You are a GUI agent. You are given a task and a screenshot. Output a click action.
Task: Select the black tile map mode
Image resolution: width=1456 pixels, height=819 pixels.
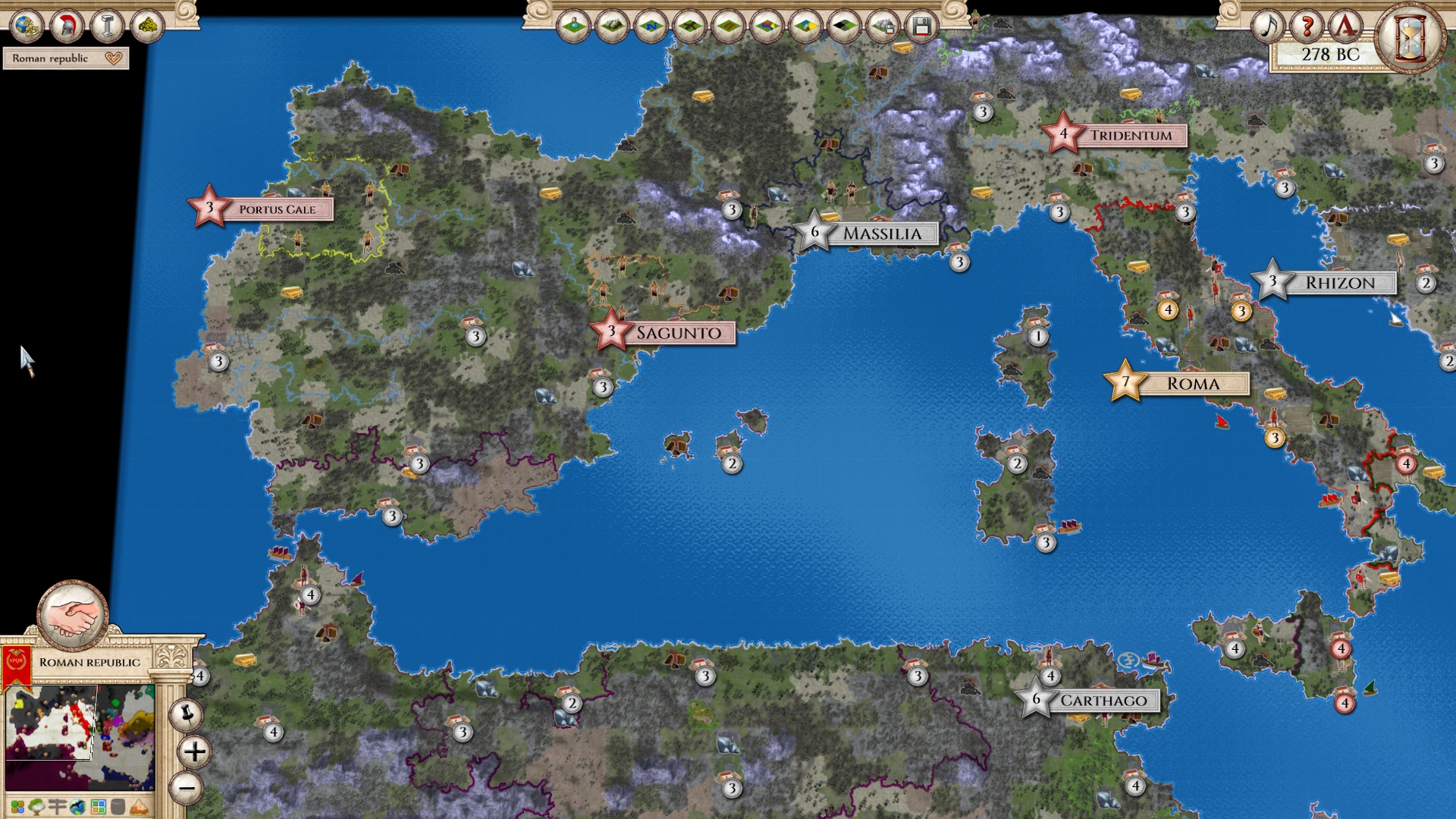(x=844, y=27)
